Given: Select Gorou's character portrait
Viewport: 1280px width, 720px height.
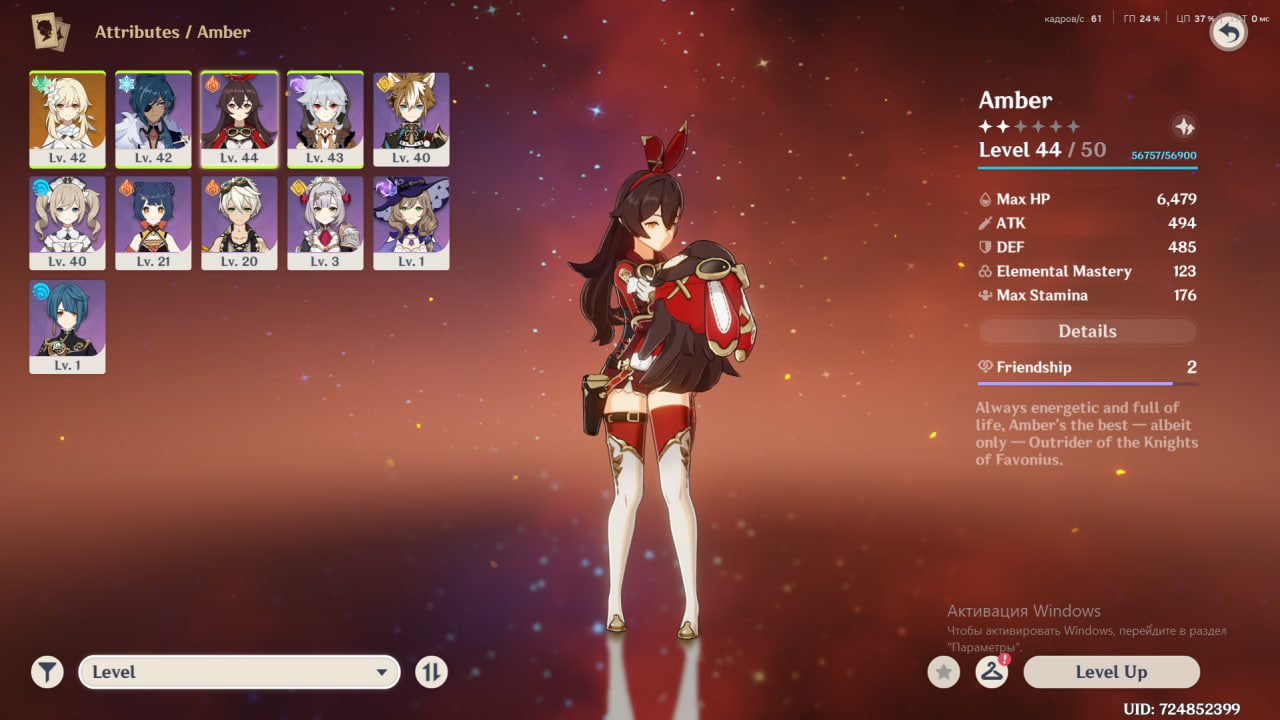Looking at the screenshot, I should pyautogui.click(x=411, y=118).
